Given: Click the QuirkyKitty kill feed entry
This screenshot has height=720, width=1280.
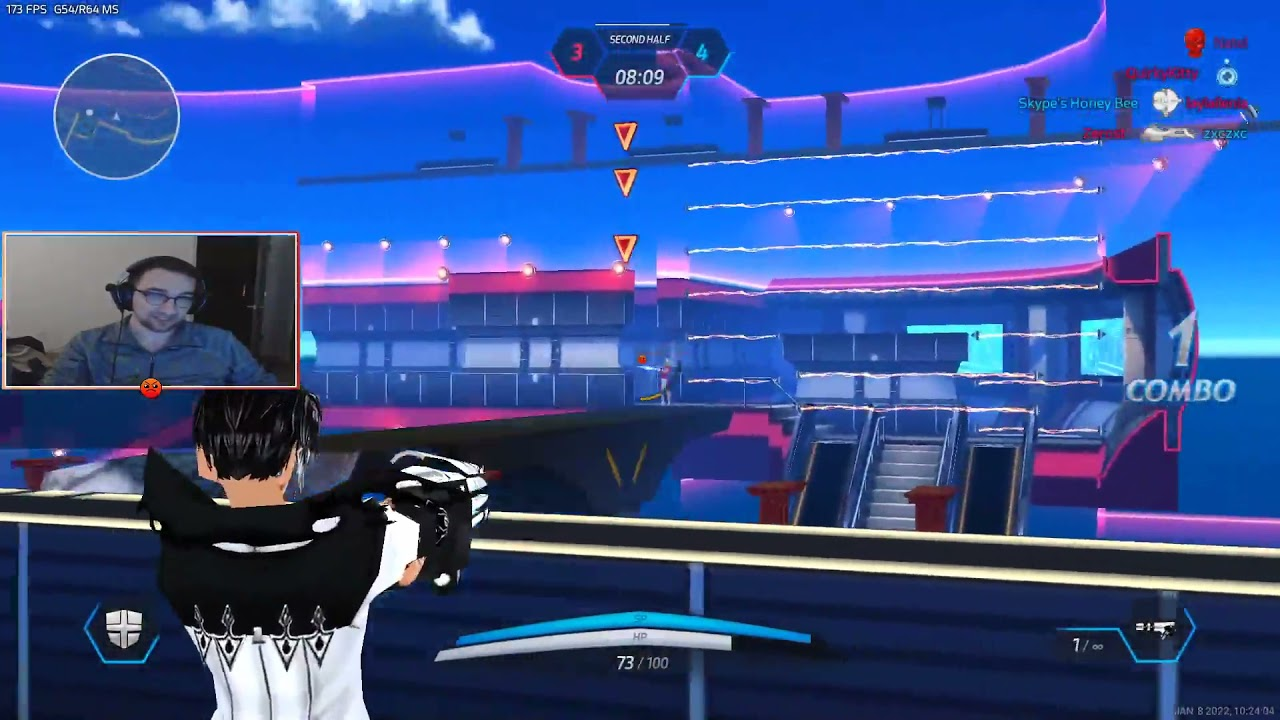Looking at the screenshot, I should click(1161, 74).
